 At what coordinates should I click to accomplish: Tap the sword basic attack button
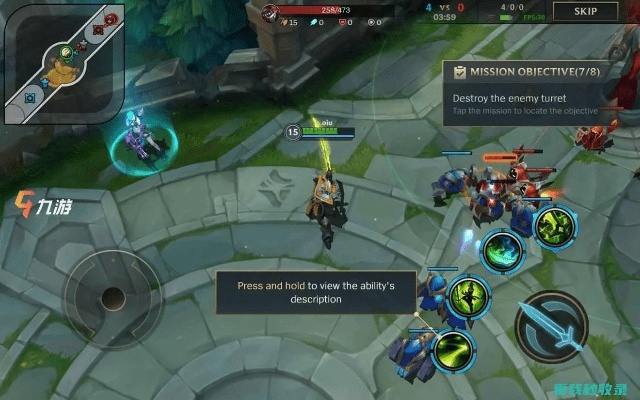[551, 326]
